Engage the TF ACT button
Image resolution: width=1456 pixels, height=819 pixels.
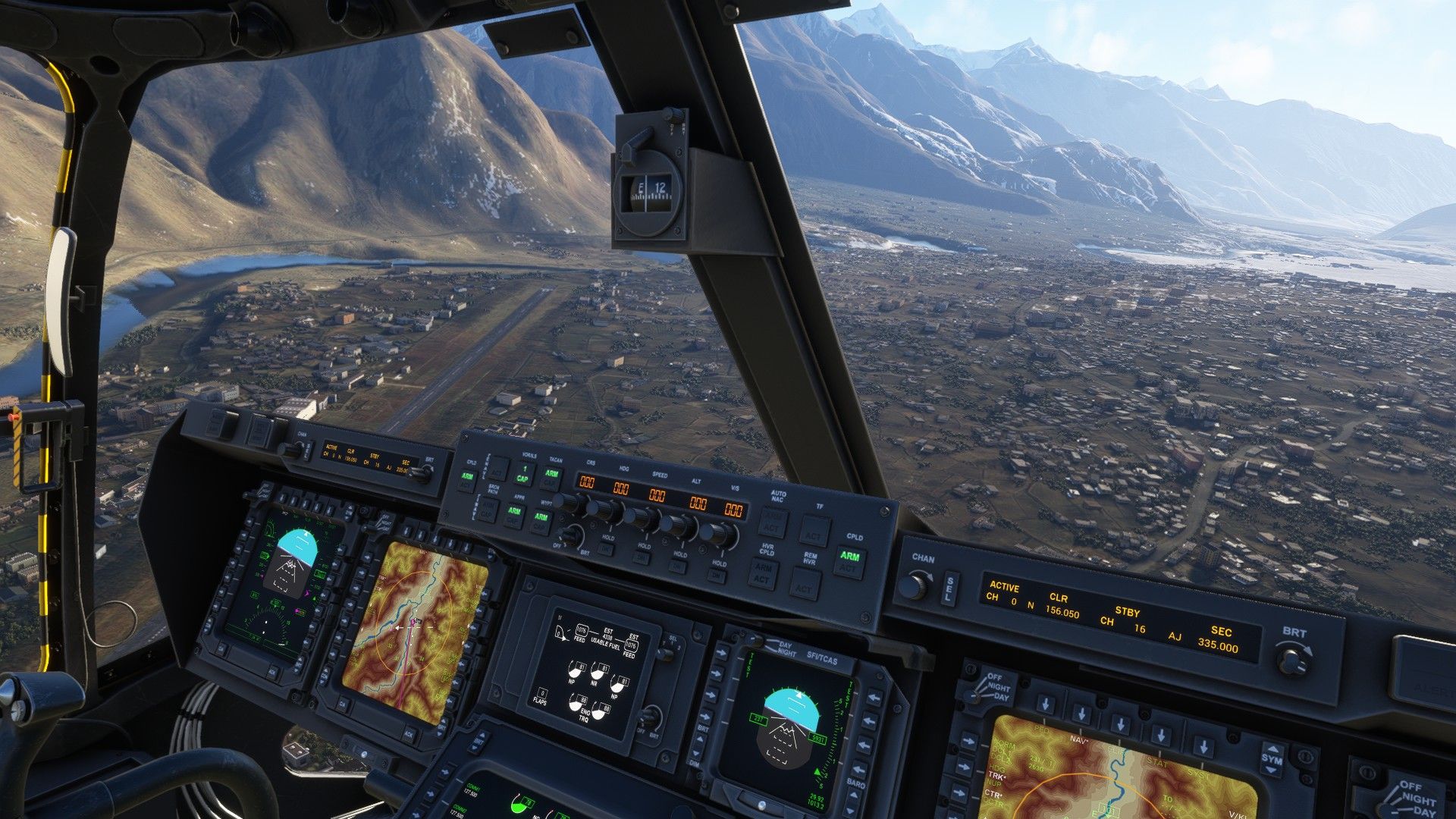point(814,531)
